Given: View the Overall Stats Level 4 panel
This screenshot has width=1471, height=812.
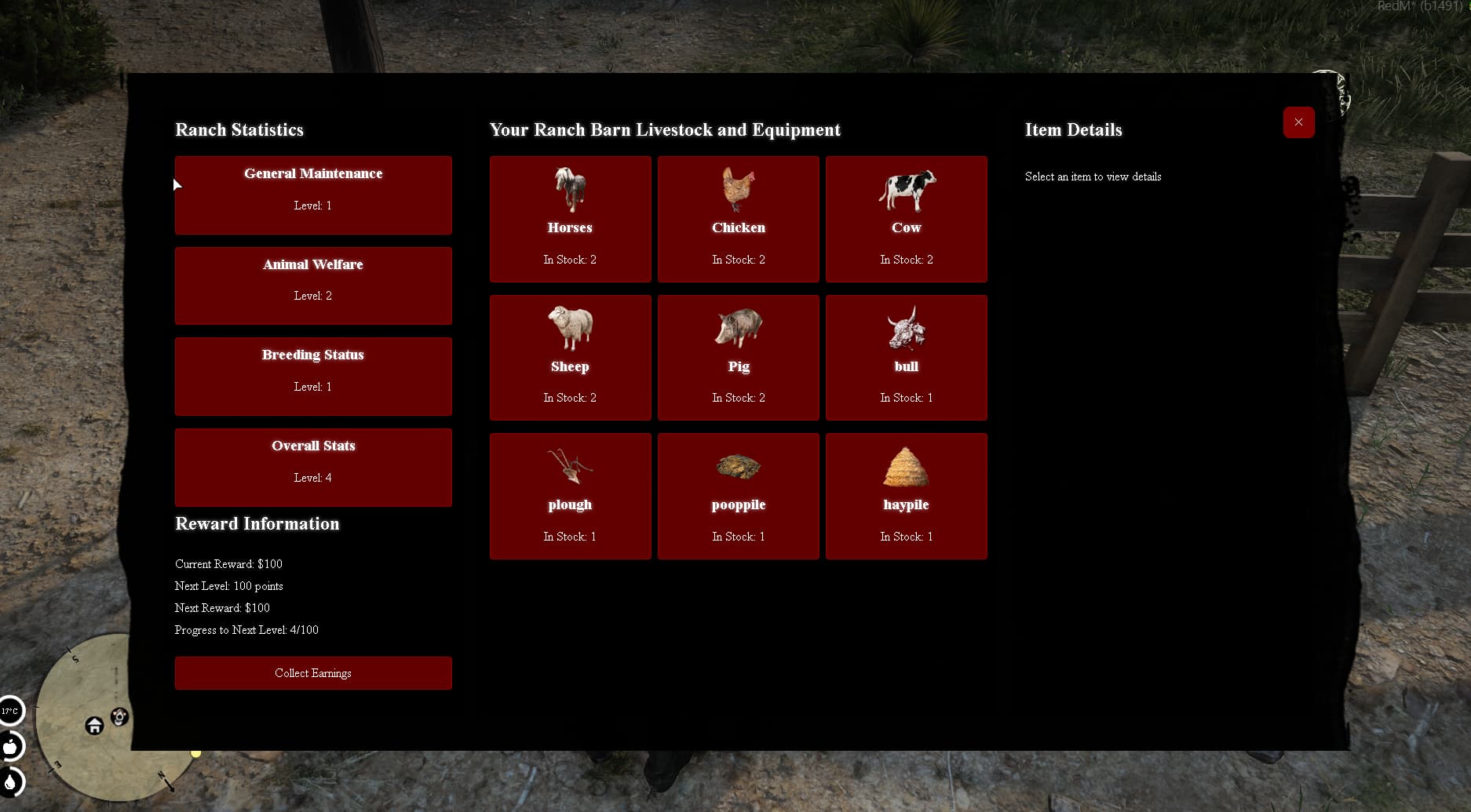Looking at the screenshot, I should tap(313, 467).
